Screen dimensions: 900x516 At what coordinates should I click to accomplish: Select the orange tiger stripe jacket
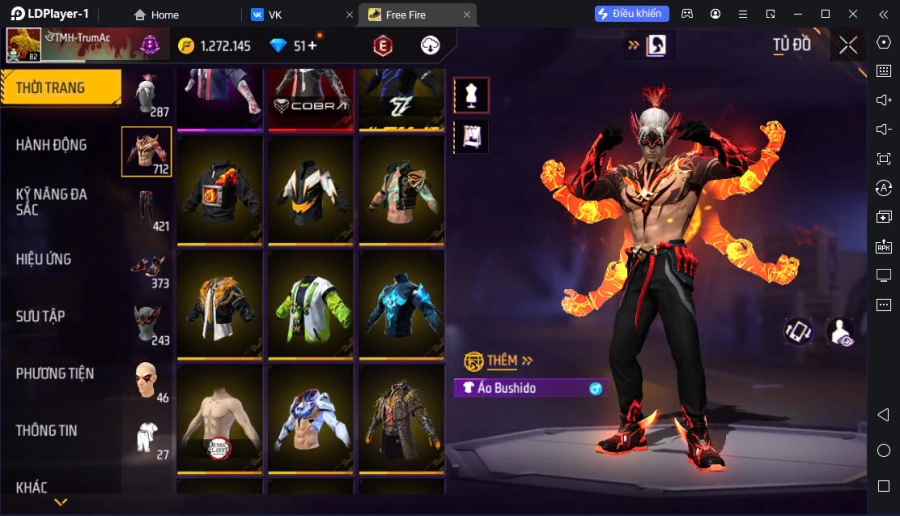coord(220,303)
